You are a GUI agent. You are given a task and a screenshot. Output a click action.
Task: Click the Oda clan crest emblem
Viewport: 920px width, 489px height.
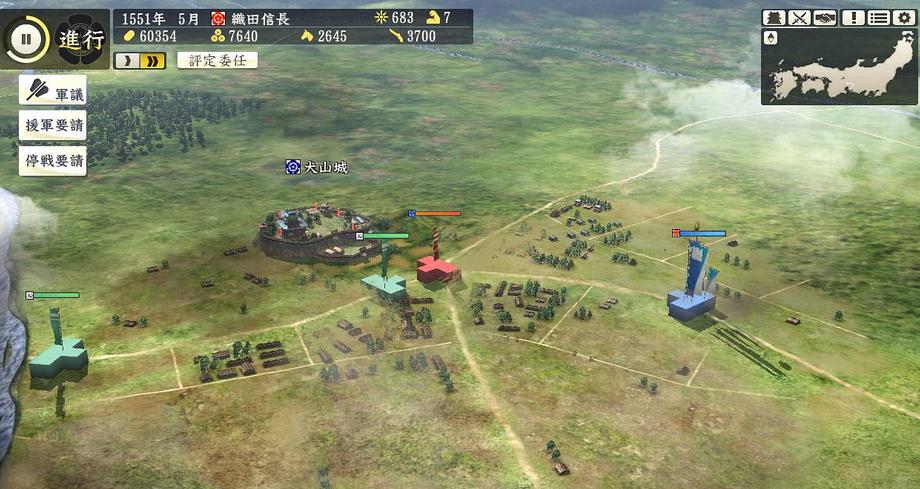81,40
